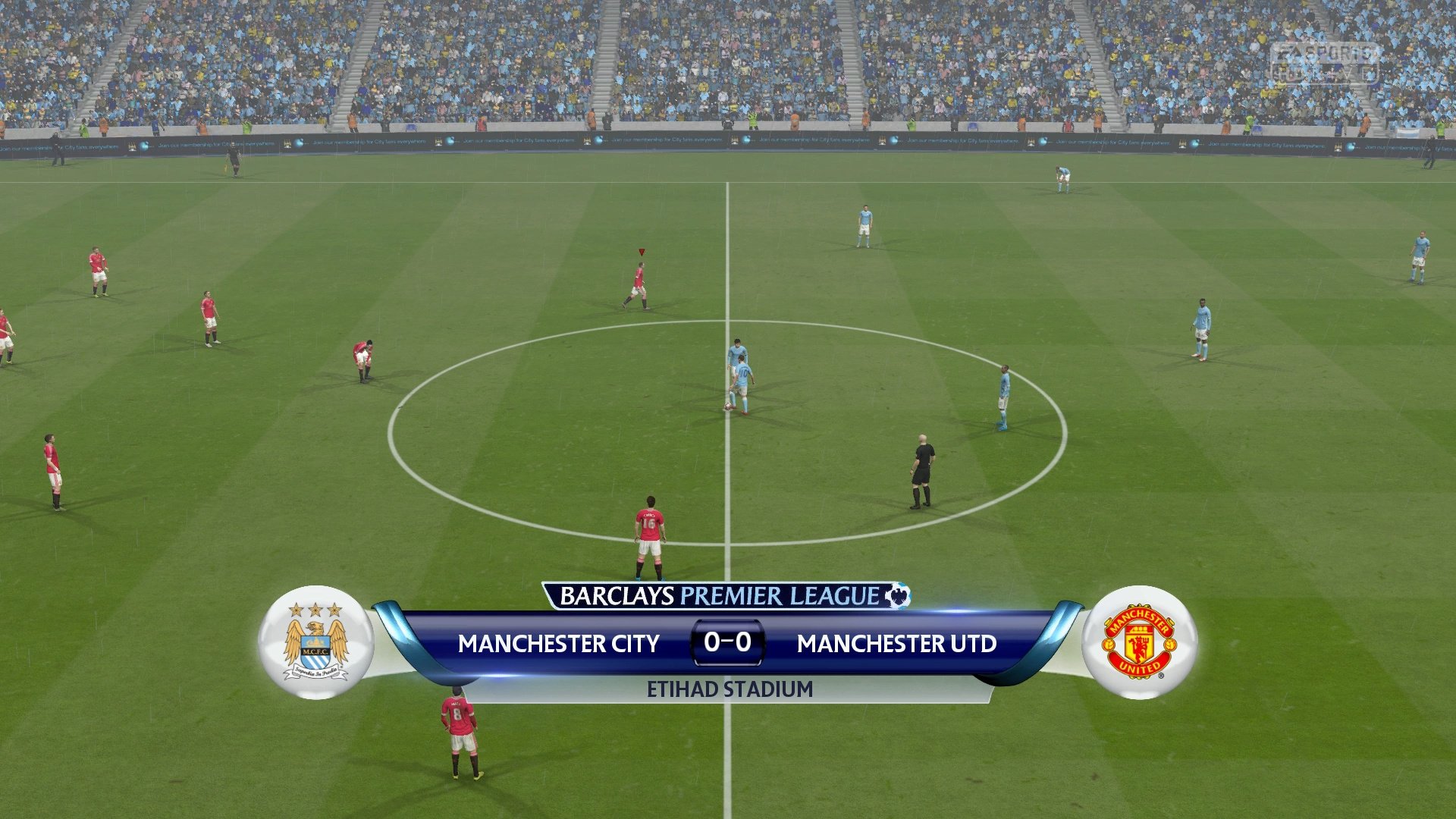Select the MANCHESTER CITY team name
Image resolution: width=1456 pixels, height=819 pixels.
pyautogui.click(x=559, y=645)
